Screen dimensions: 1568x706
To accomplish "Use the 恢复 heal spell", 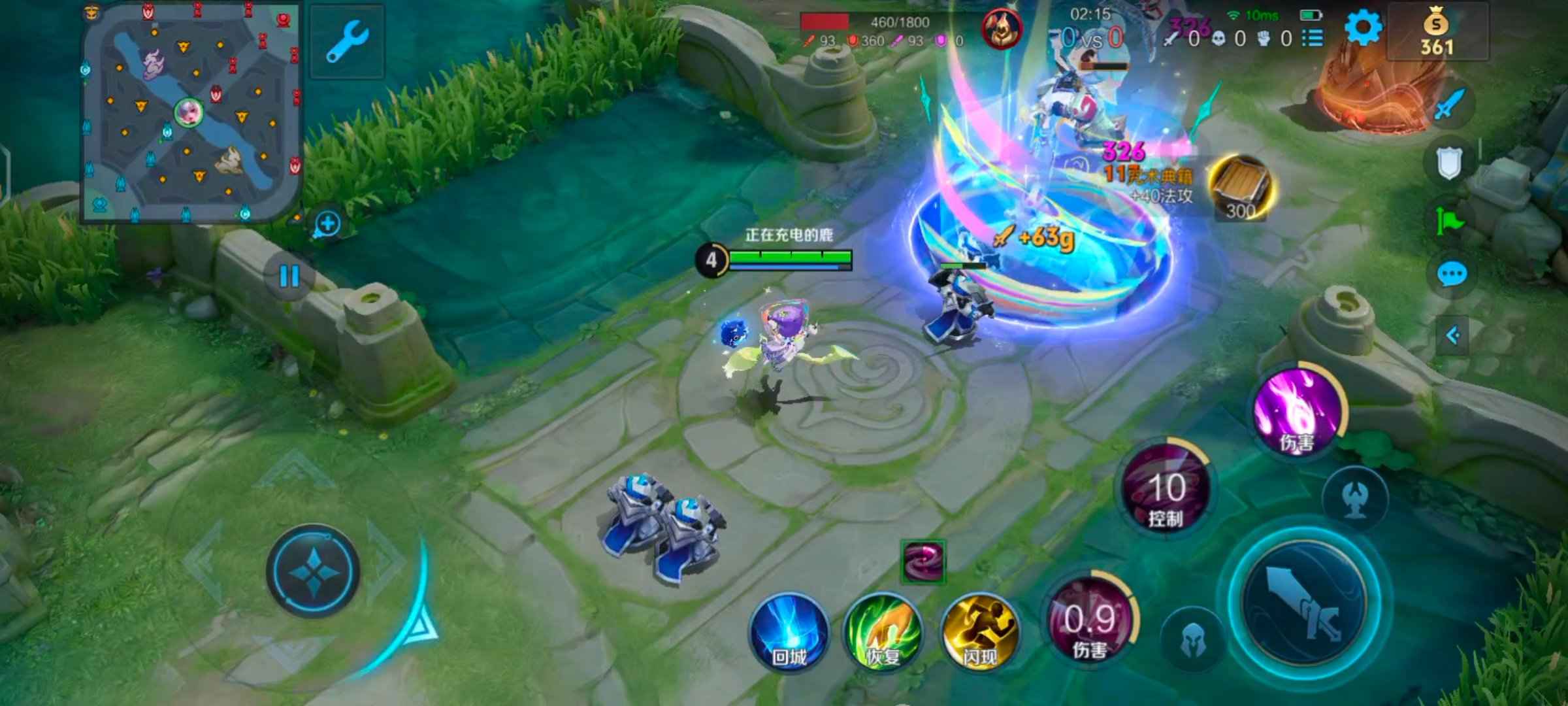I will 883,633.
